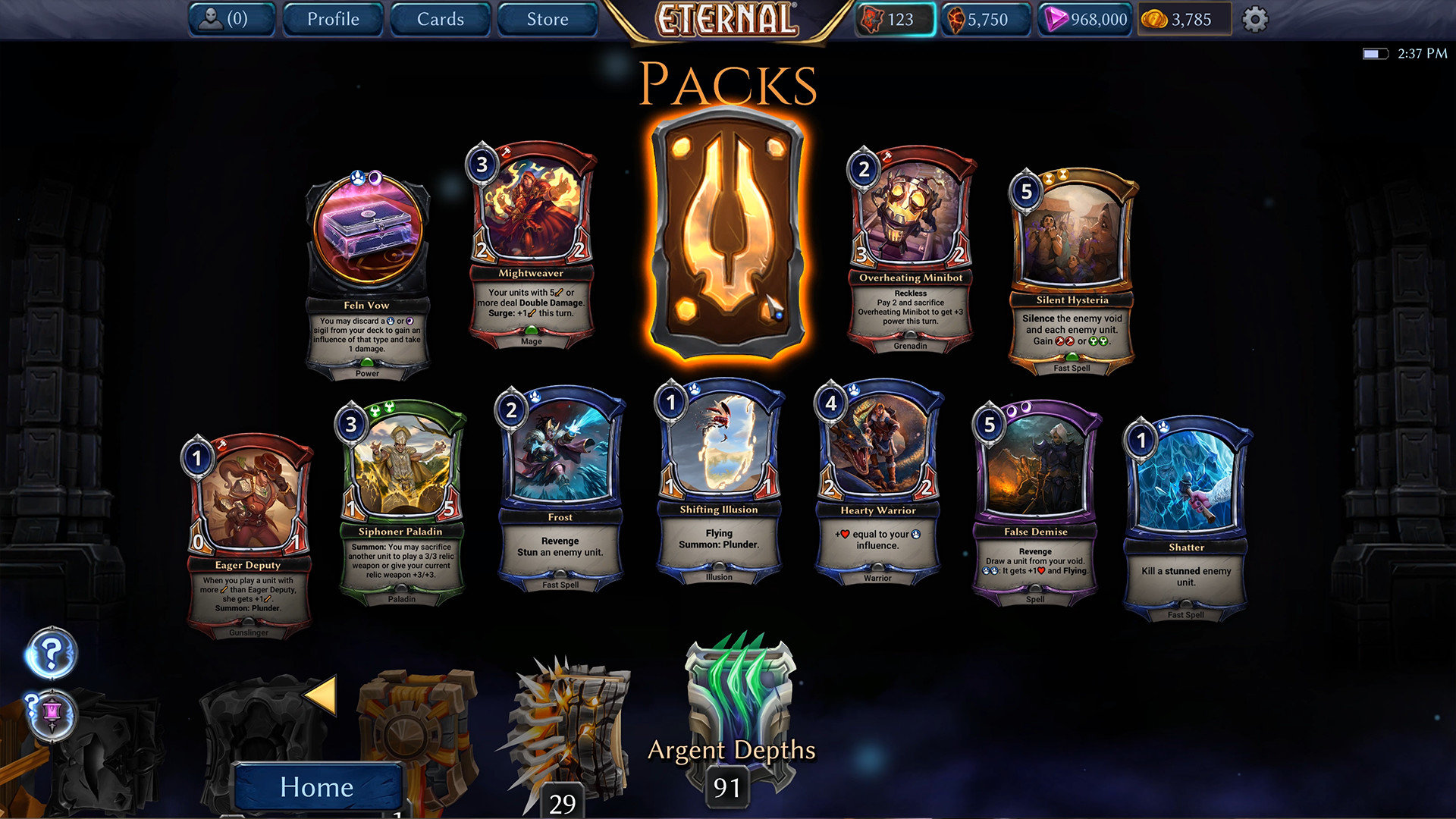
Task: Select the spiked pack with 29 count
Action: tap(569, 728)
